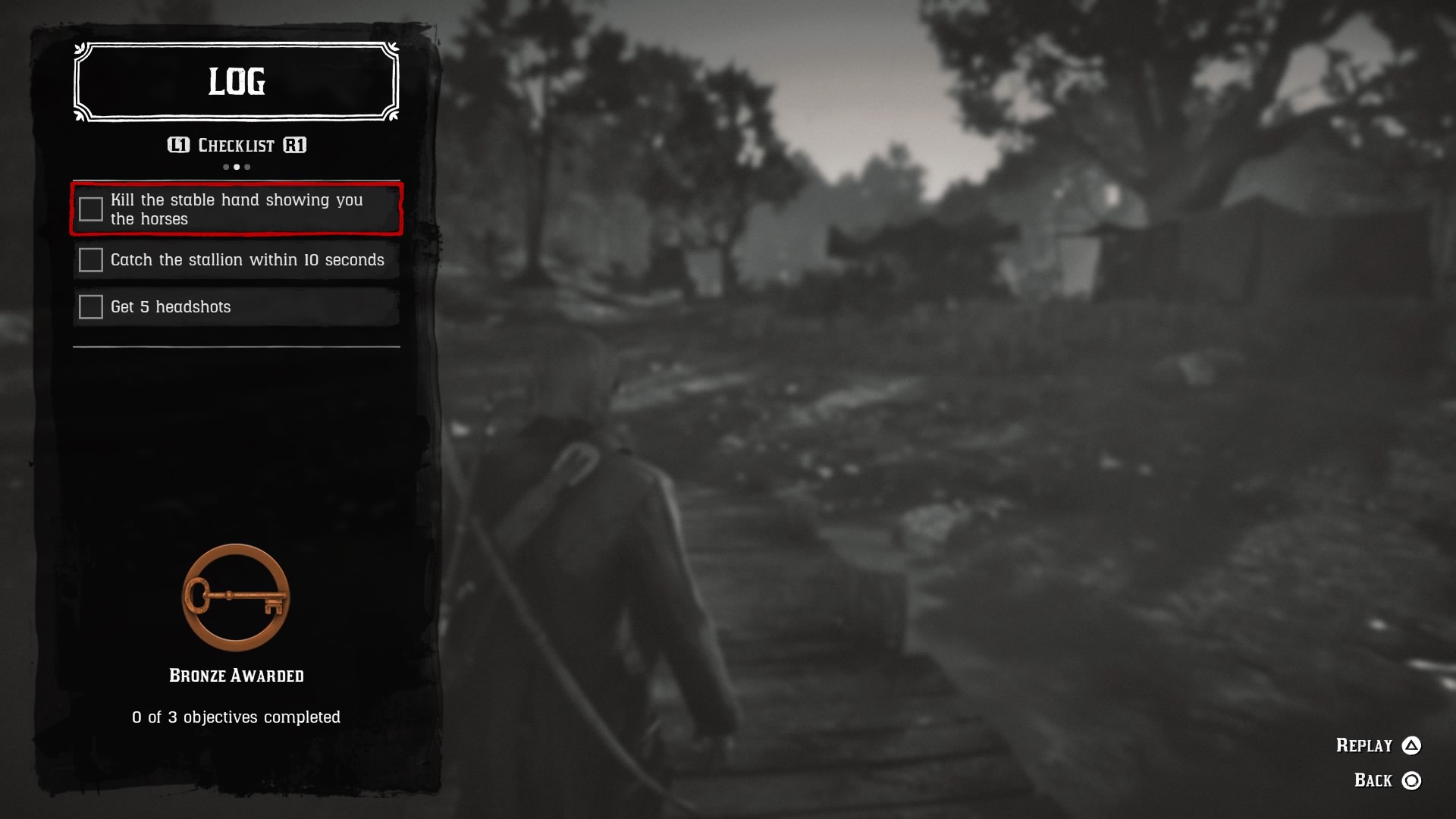Select the first page dot under Checklist
The image size is (1456, 819).
point(225,166)
